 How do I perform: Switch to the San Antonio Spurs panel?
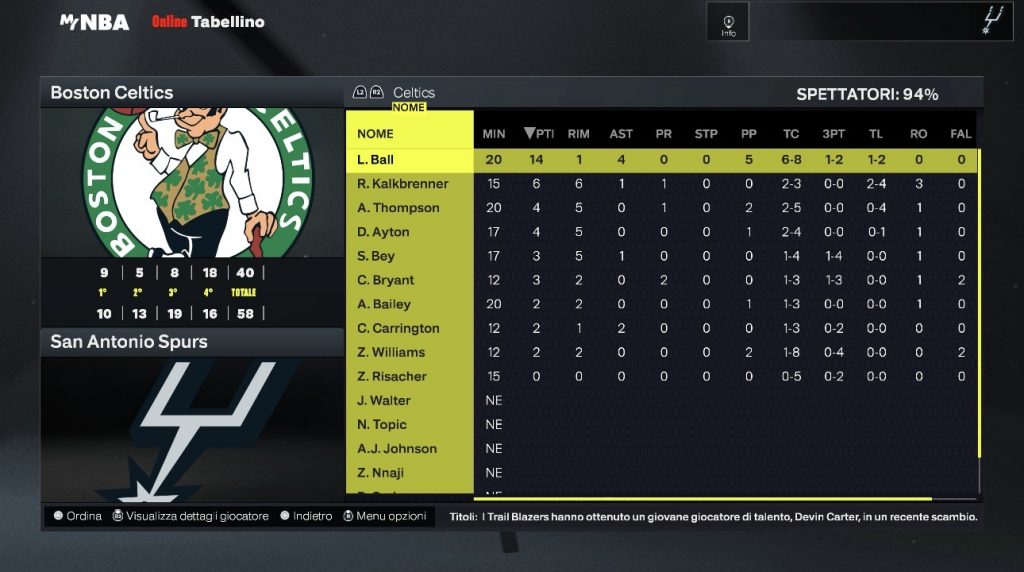[x=129, y=342]
